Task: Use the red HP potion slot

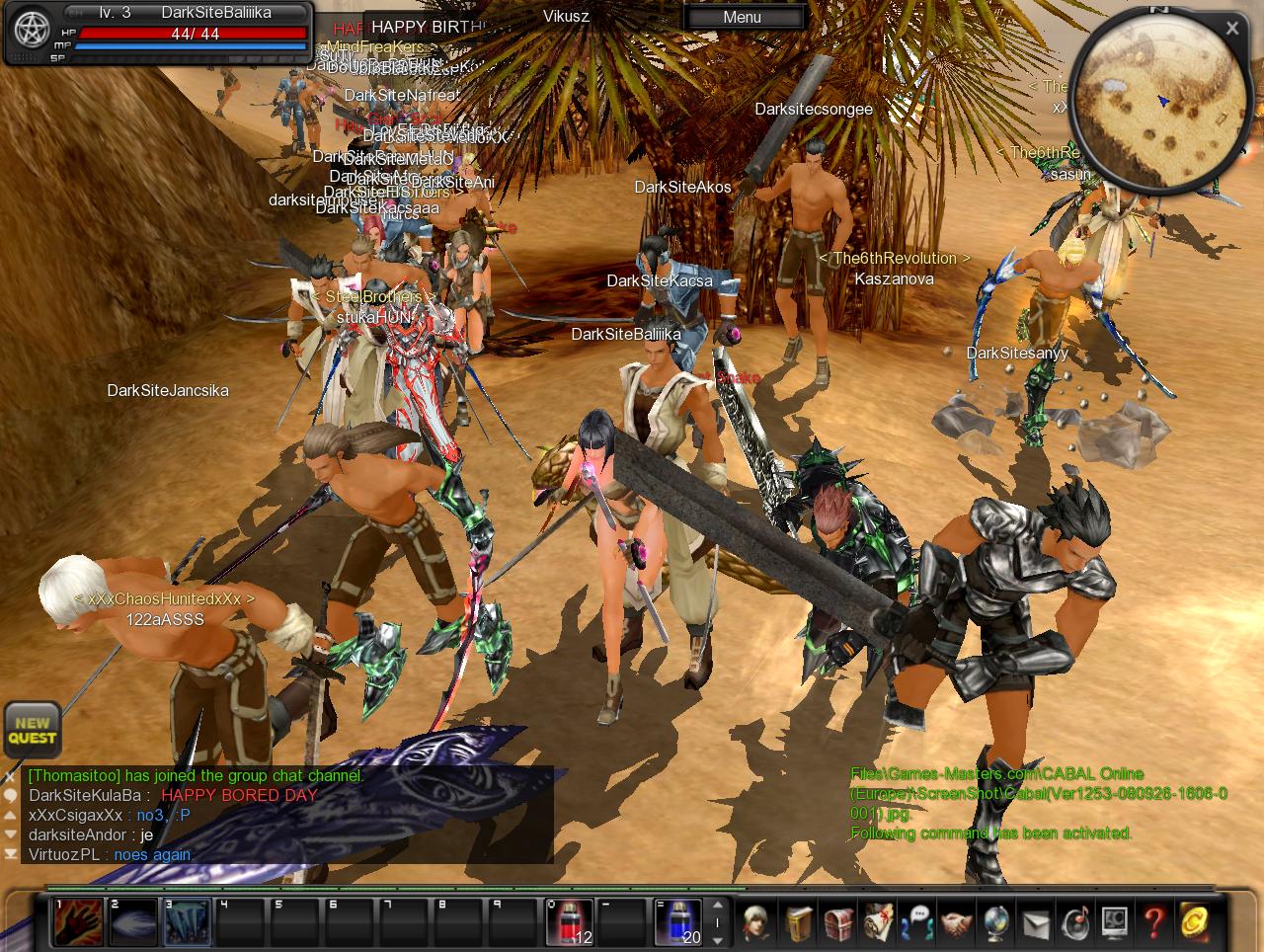Action: 570,921
